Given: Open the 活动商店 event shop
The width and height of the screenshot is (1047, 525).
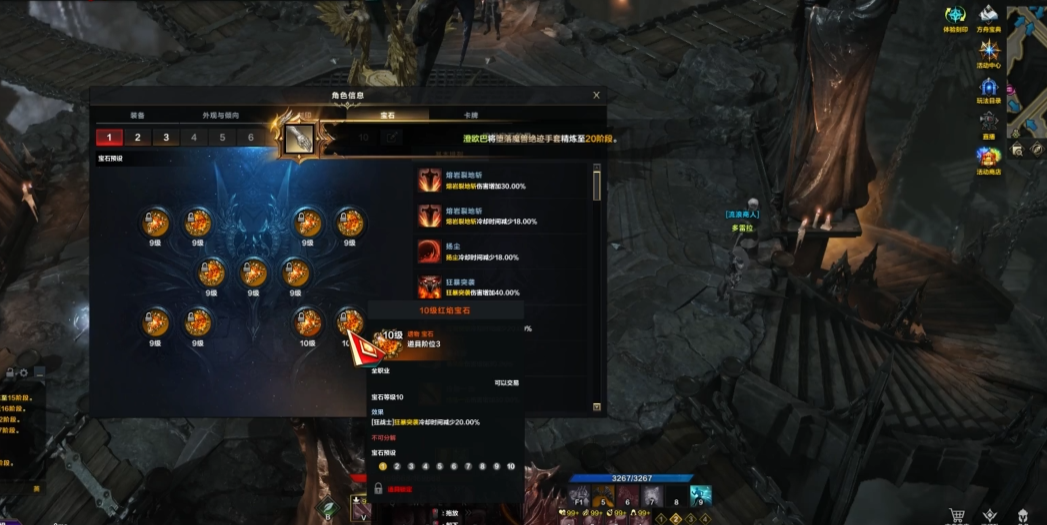Looking at the screenshot, I should [x=989, y=158].
